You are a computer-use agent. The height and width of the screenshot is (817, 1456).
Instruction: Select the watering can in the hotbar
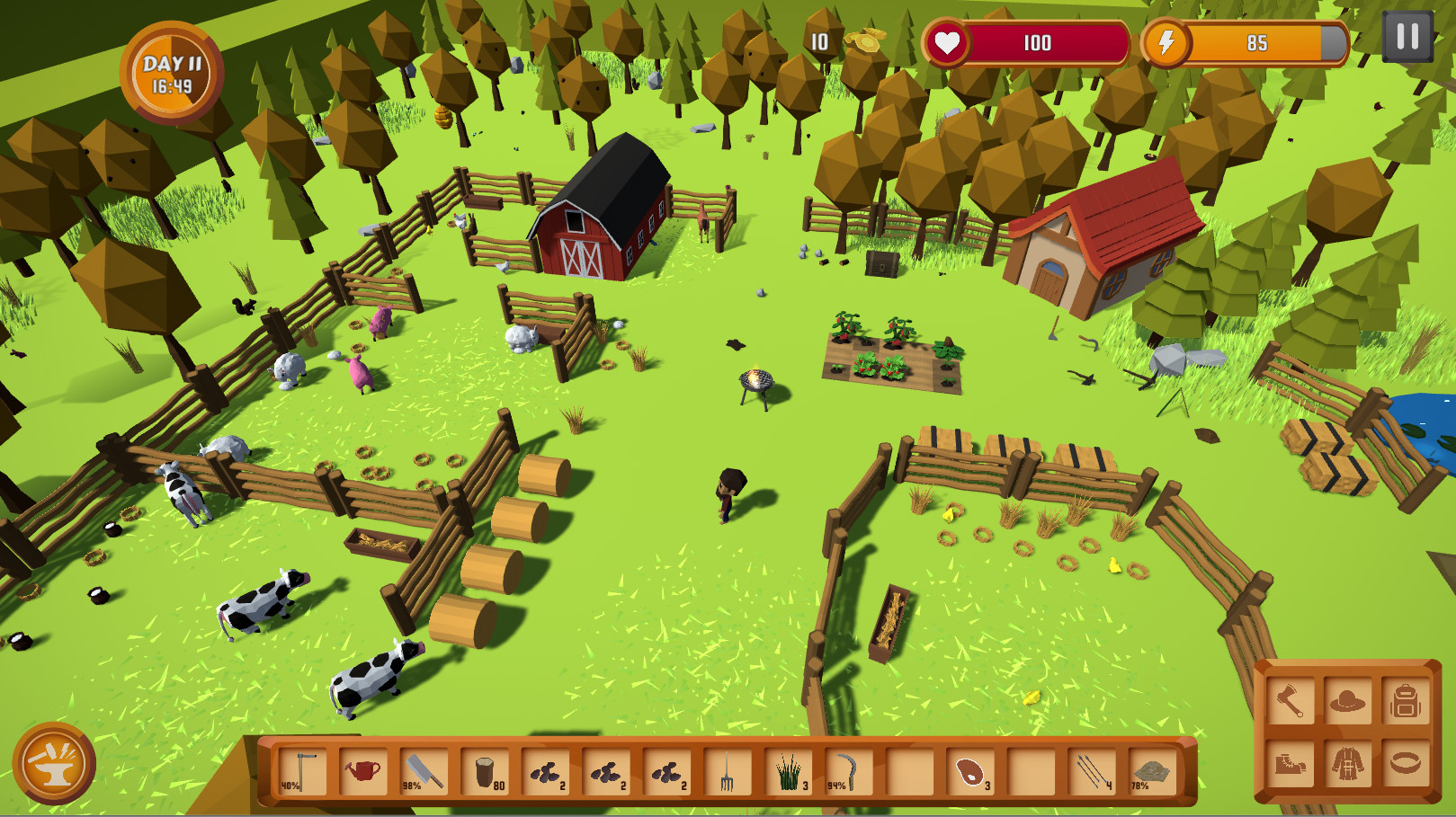pyautogui.click(x=362, y=770)
